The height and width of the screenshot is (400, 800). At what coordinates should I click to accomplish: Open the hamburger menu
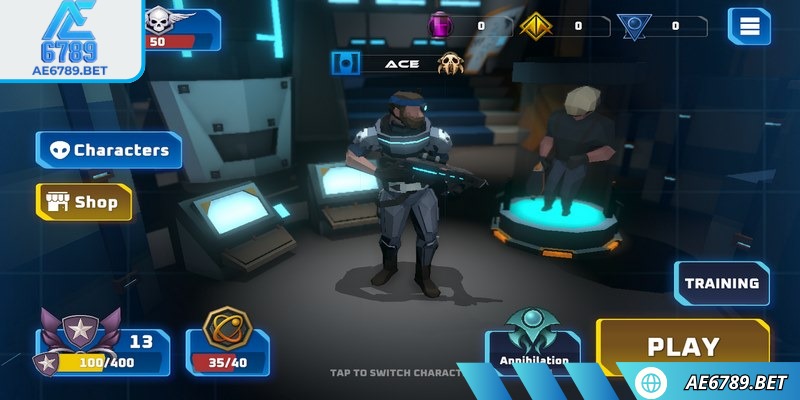[748, 26]
